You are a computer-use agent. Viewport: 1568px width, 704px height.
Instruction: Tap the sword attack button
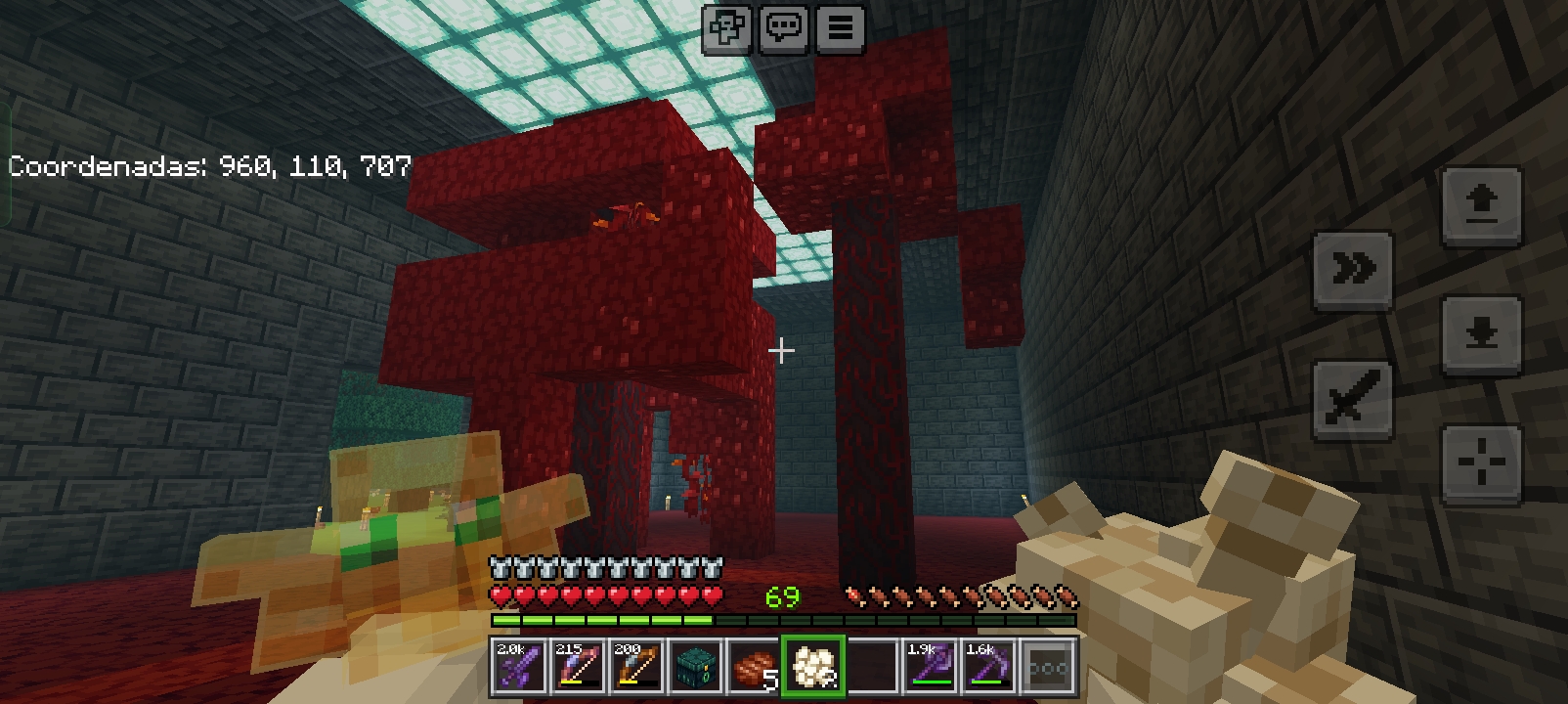1353,399
